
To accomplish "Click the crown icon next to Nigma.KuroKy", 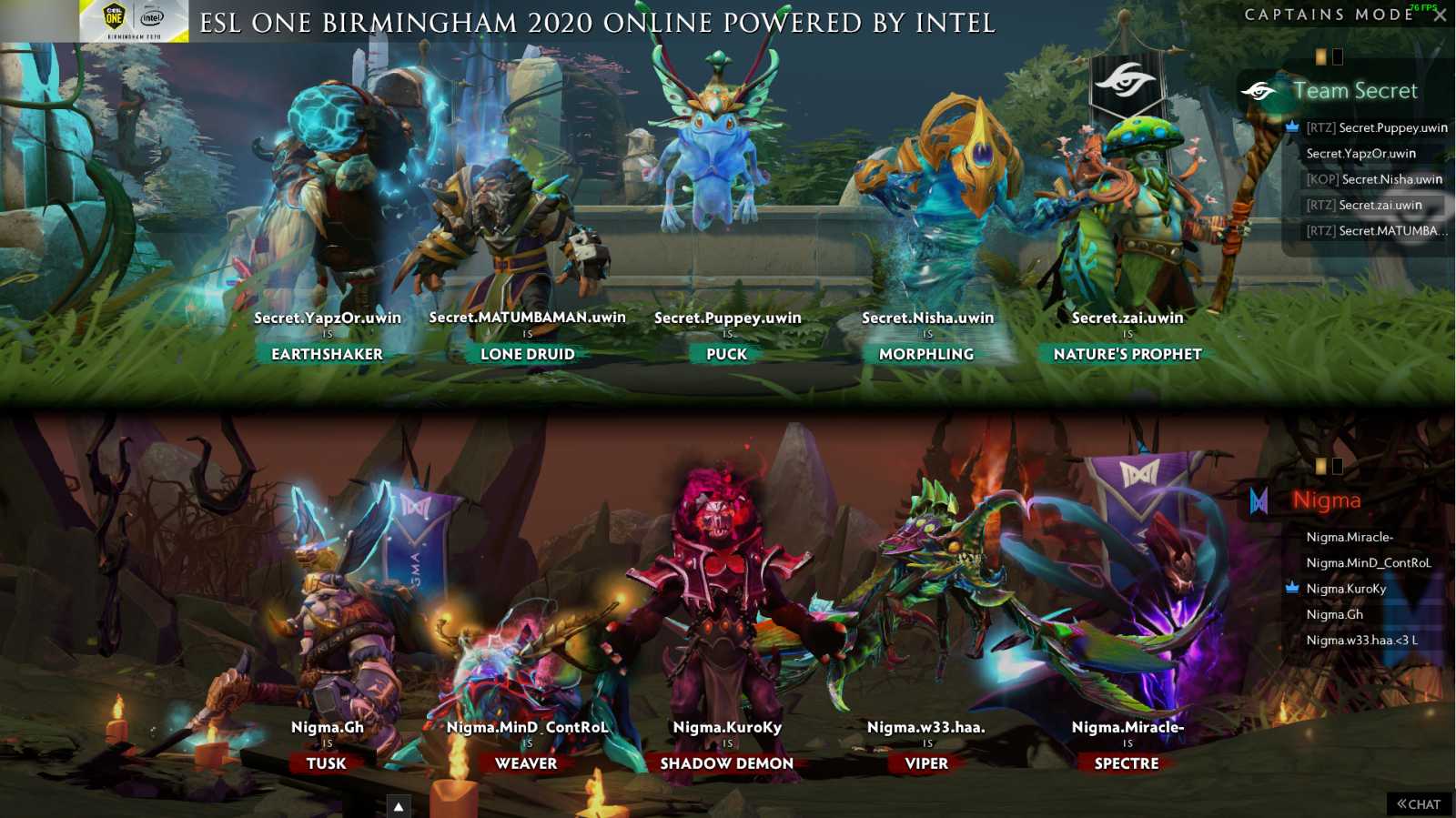I will pos(1291,589).
